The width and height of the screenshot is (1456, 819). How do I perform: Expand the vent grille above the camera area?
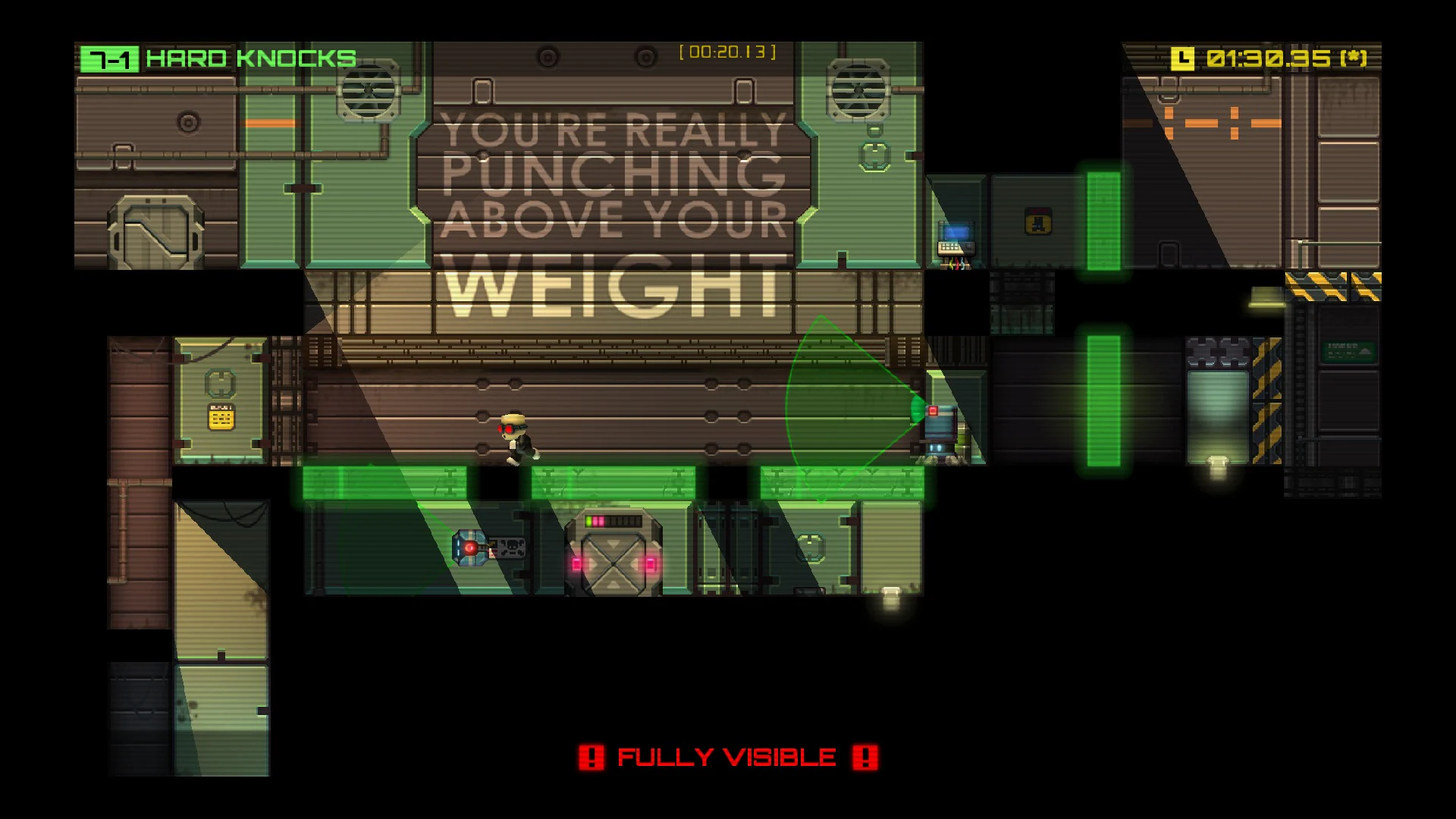click(x=858, y=91)
